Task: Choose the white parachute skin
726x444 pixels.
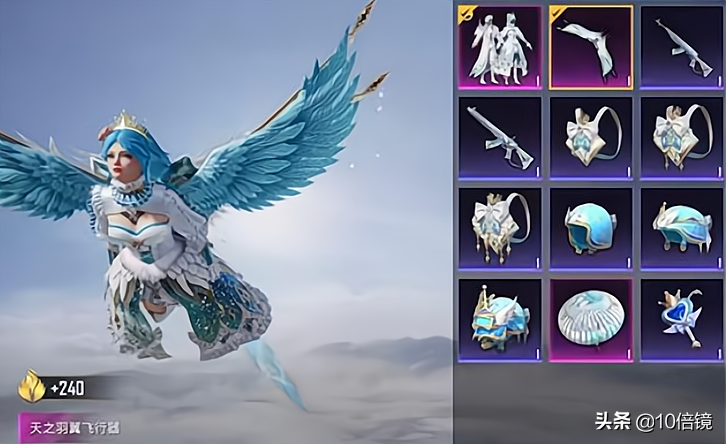Action: pyautogui.click(x=590, y=320)
